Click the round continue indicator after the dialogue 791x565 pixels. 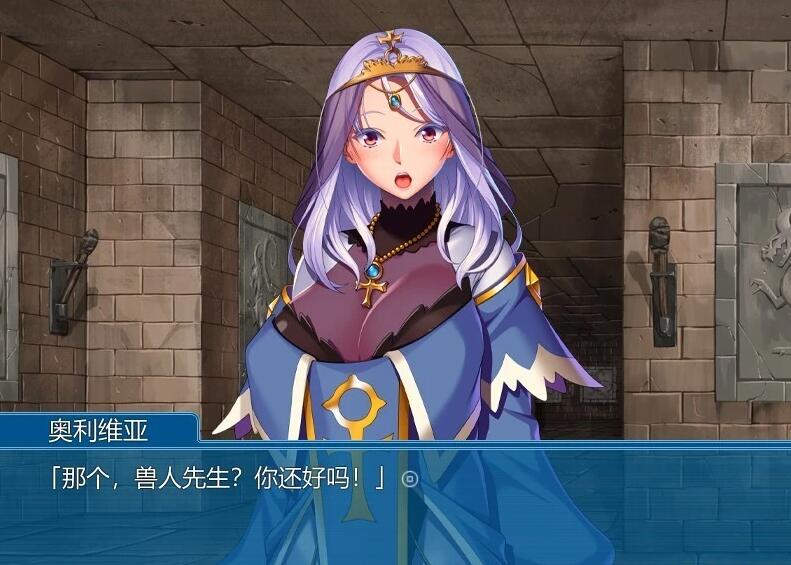(408, 479)
